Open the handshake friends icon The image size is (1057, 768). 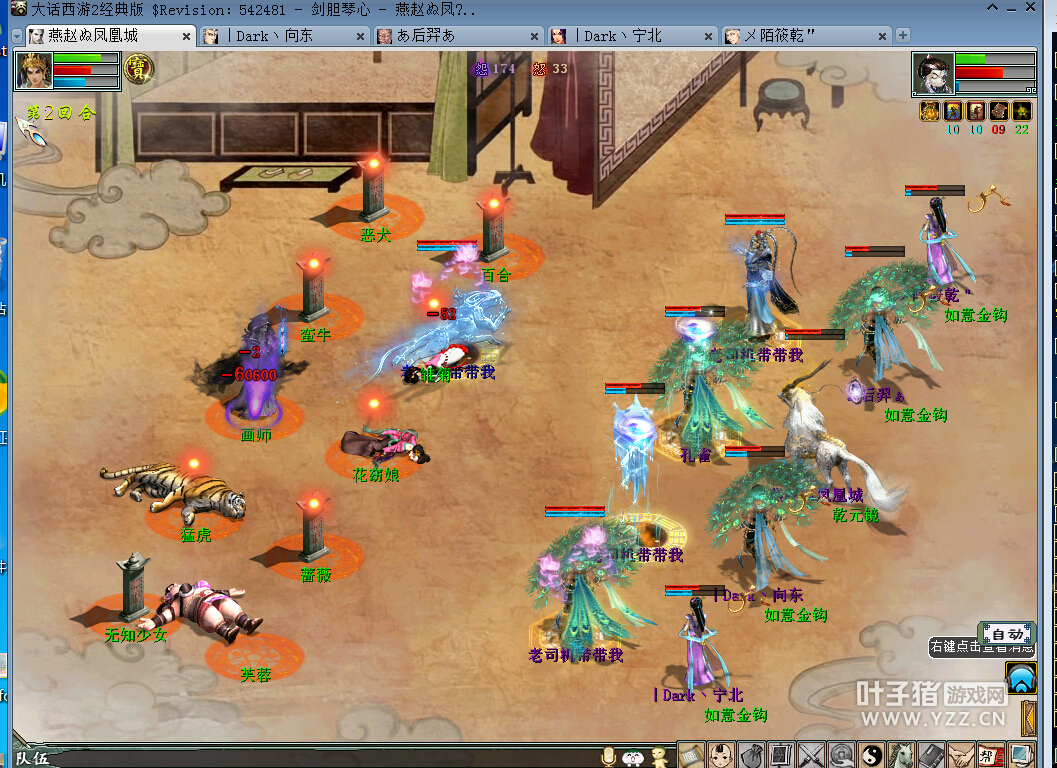click(x=961, y=755)
